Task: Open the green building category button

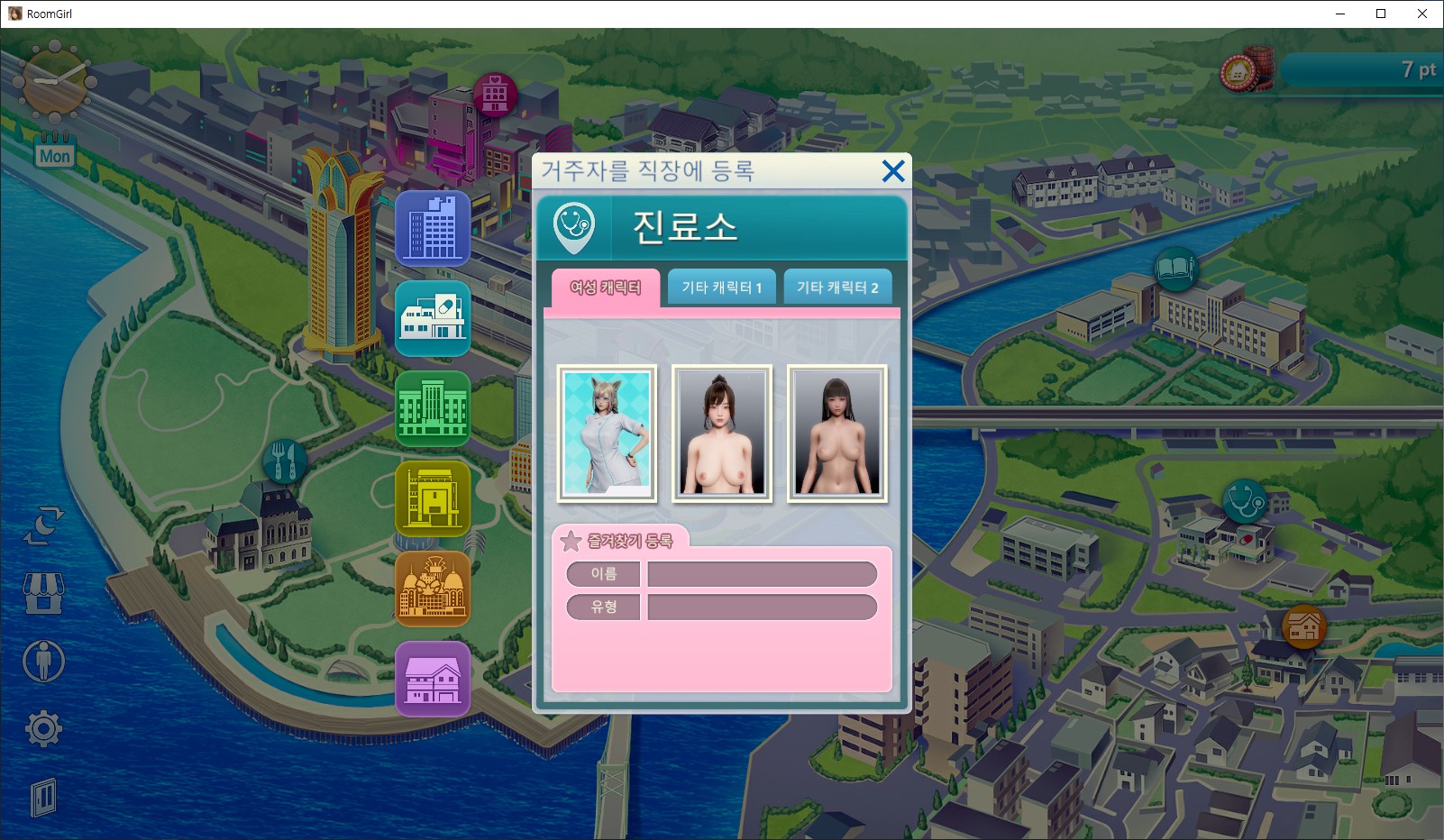Action: (433, 408)
